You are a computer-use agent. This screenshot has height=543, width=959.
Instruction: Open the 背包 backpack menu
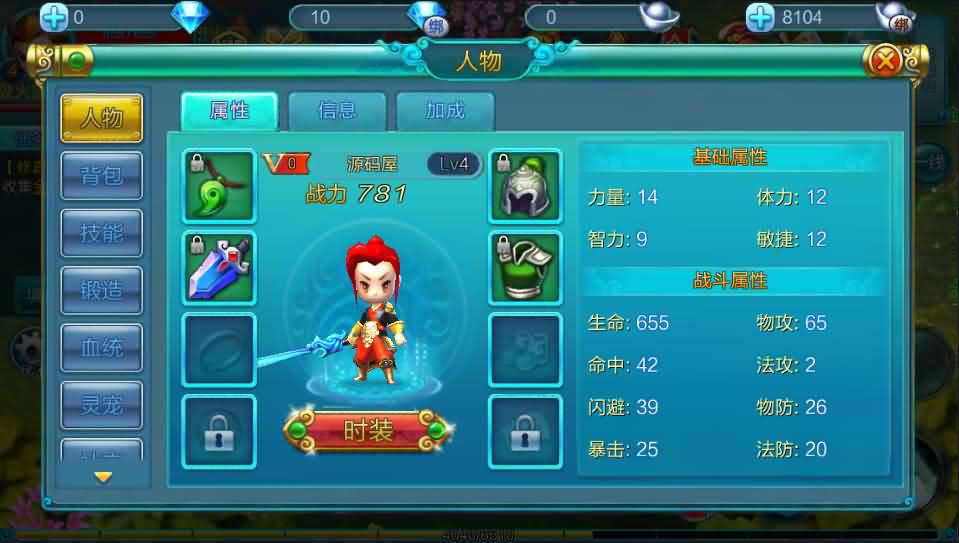click(102, 175)
